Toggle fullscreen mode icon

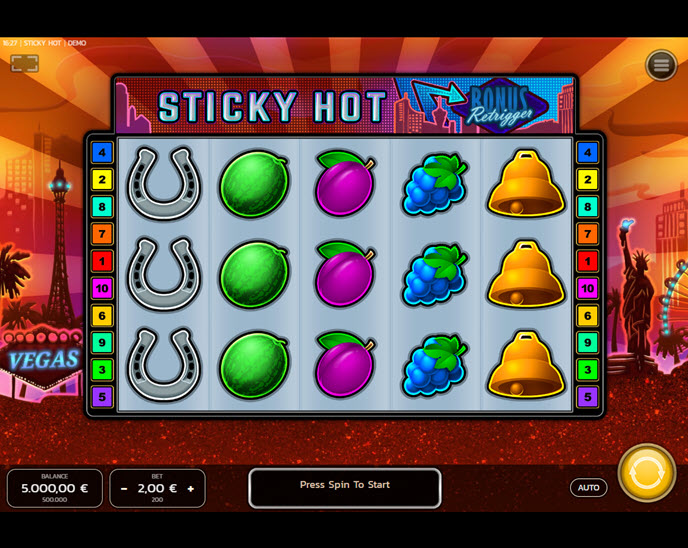pos(25,64)
